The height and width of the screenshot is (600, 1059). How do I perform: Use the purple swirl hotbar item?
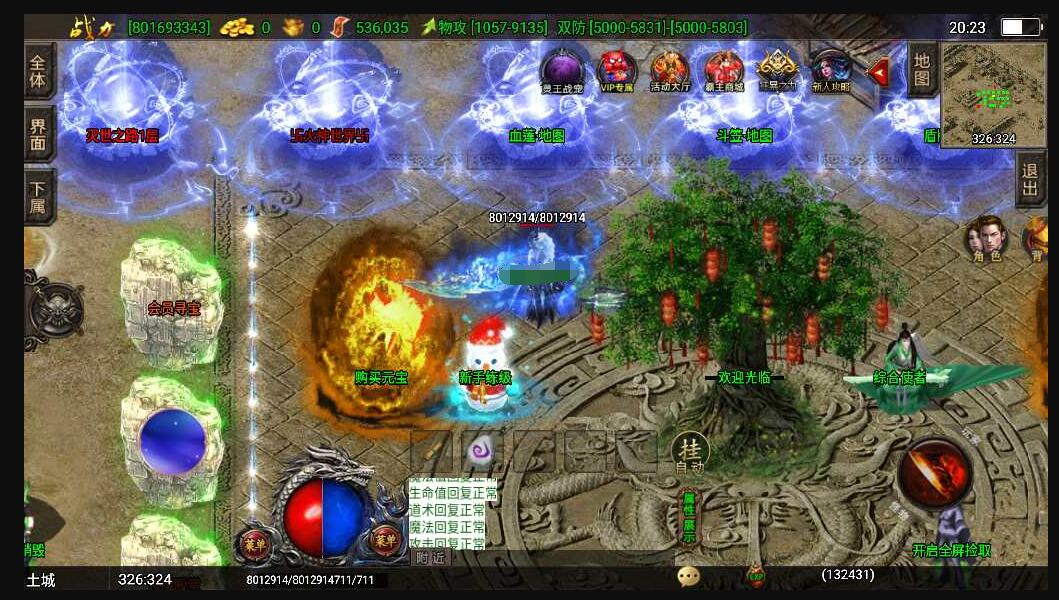482,452
